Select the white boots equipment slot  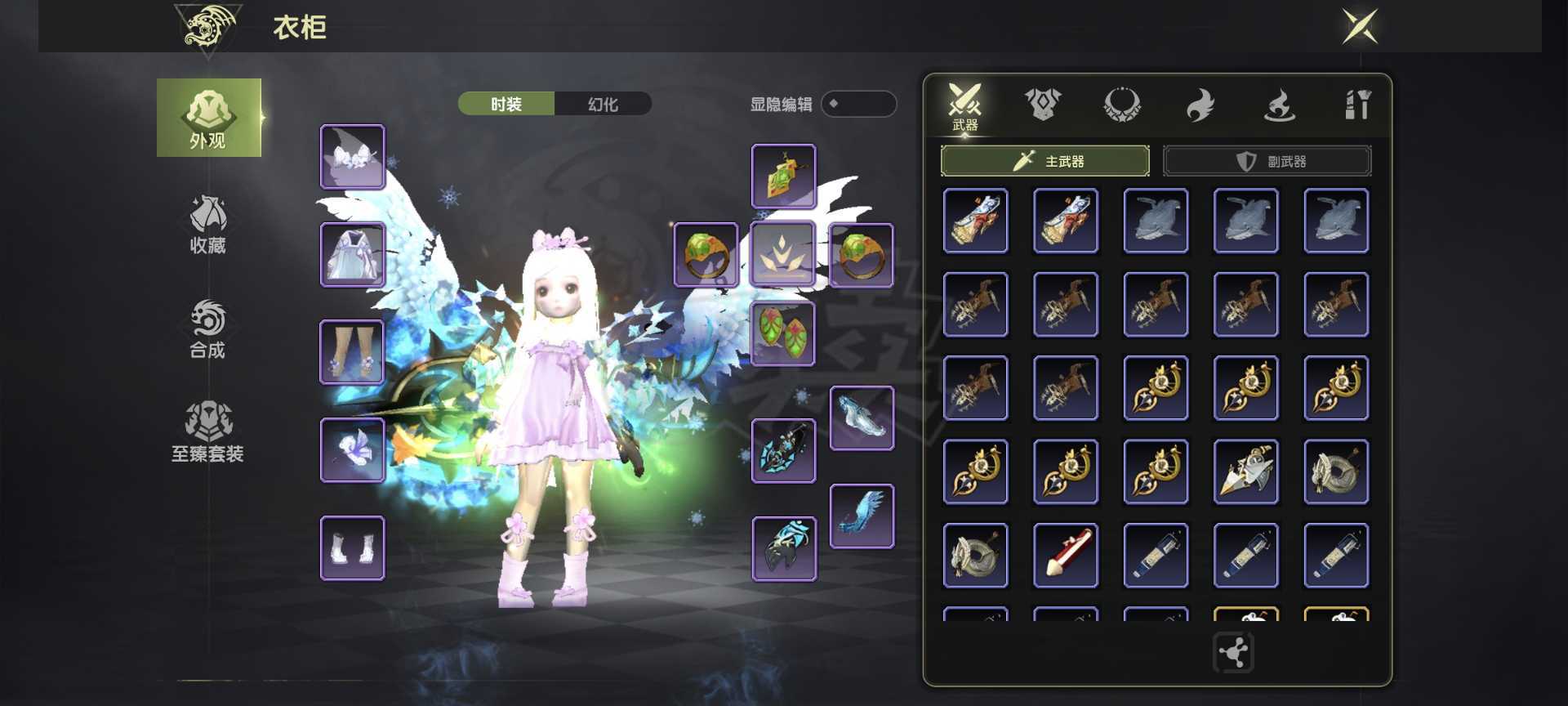(352, 547)
